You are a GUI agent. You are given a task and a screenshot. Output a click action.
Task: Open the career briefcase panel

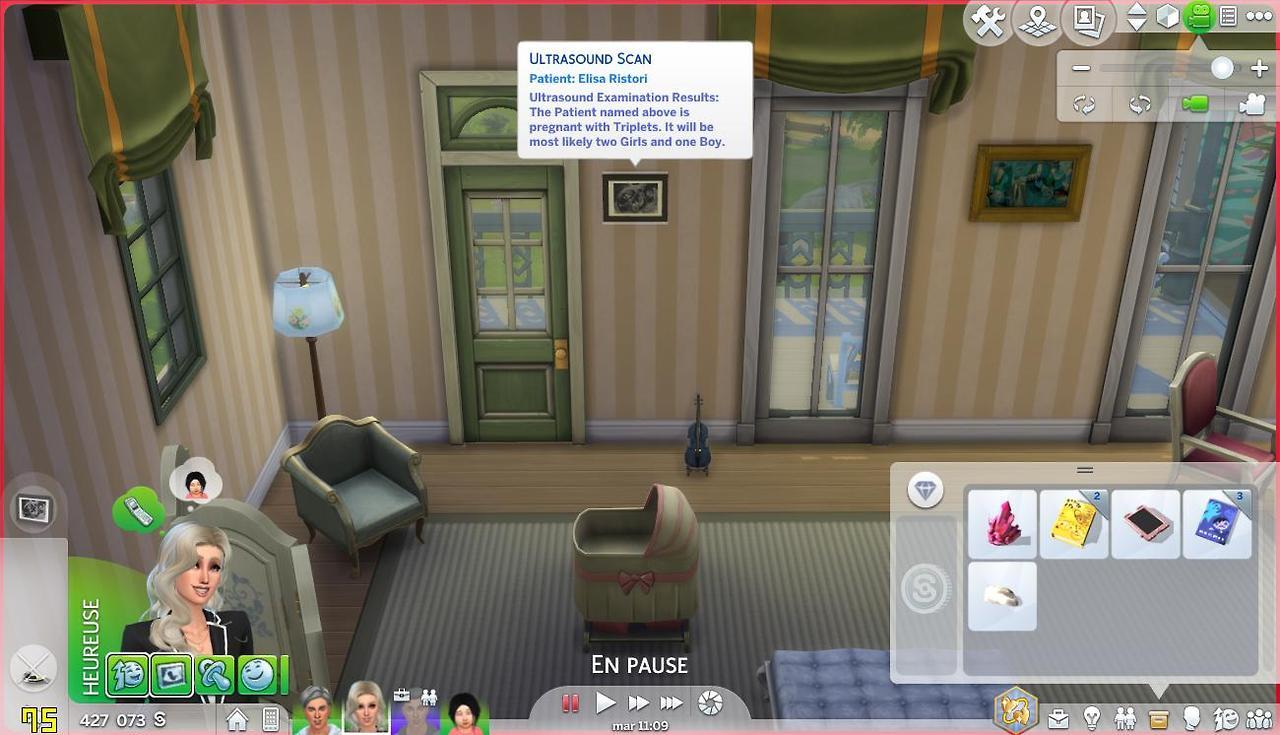tap(1058, 719)
